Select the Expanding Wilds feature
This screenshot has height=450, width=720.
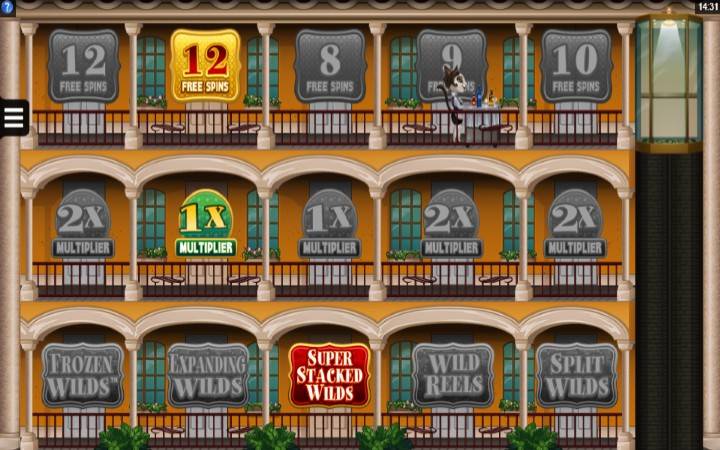point(207,375)
